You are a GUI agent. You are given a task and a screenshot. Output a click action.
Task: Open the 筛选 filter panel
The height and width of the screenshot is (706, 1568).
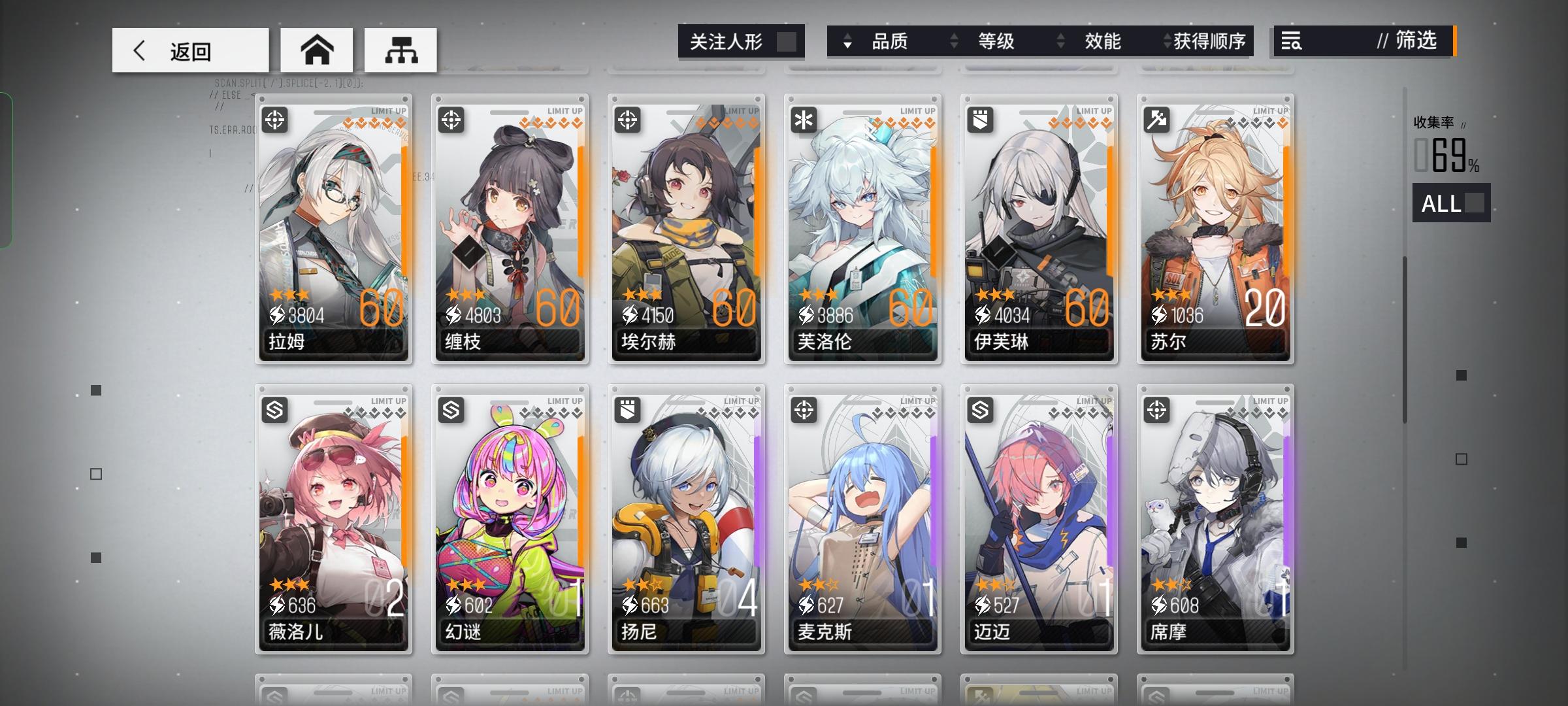click(1416, 41)
